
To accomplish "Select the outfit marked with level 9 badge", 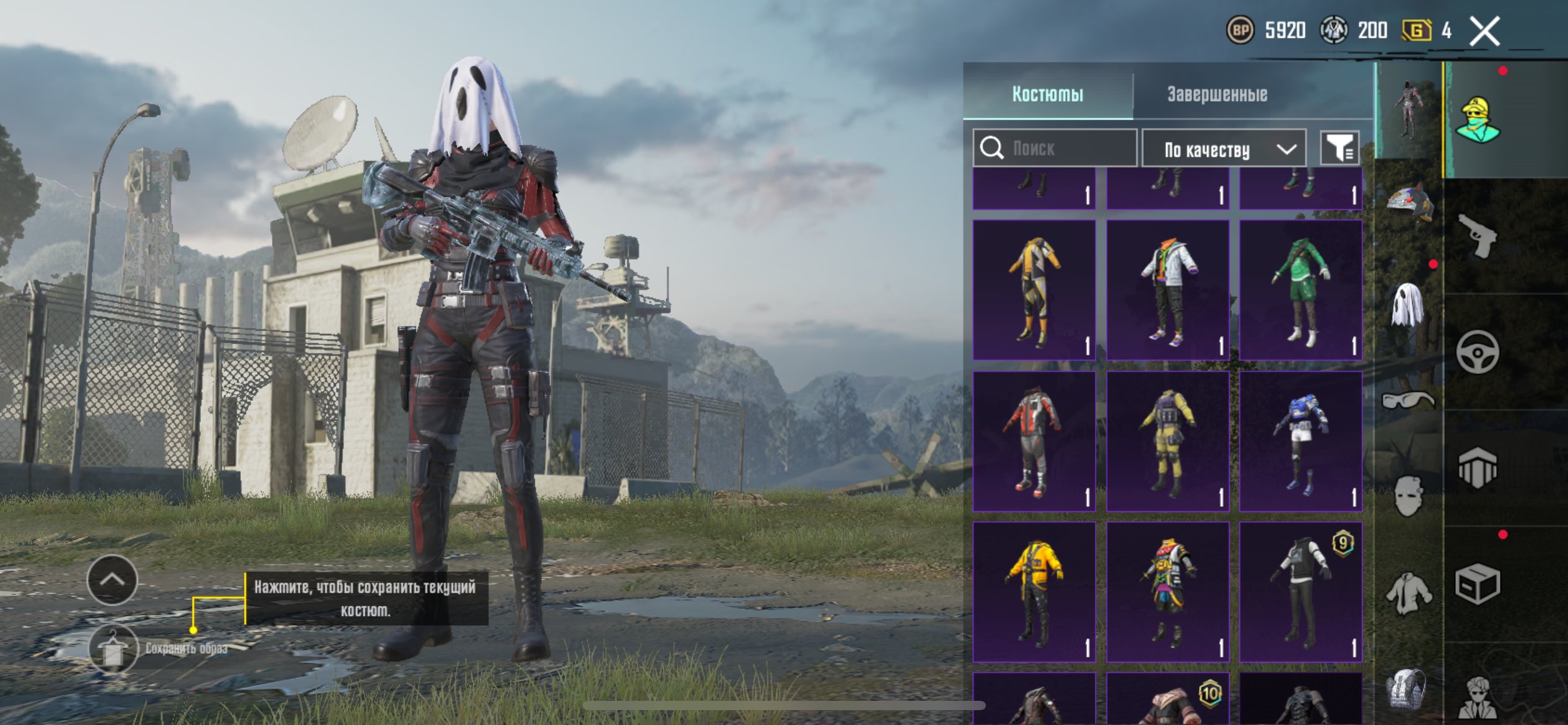I will [x=1300, y=591].
